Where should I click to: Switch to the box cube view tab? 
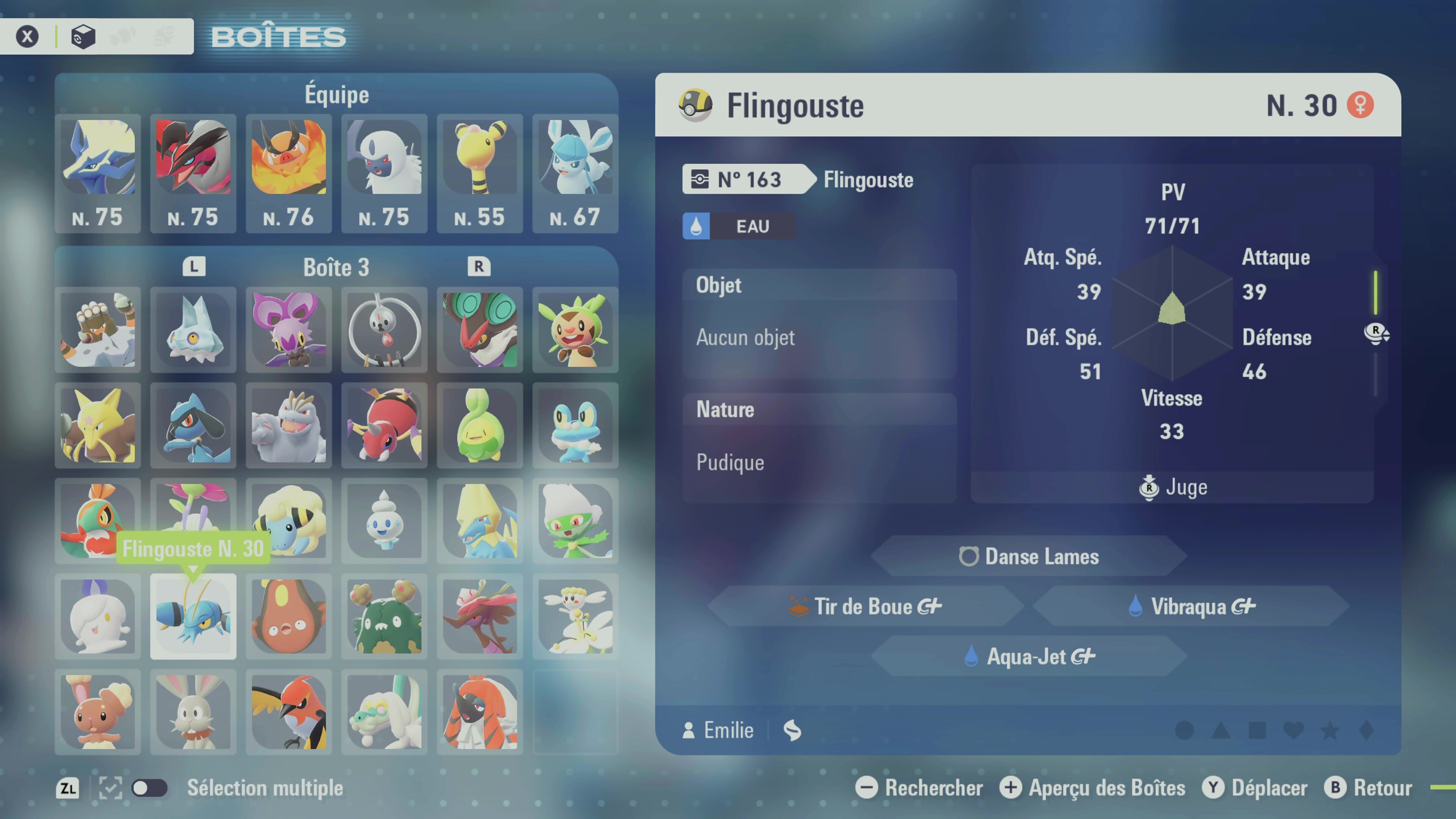[x=83, y=37]
